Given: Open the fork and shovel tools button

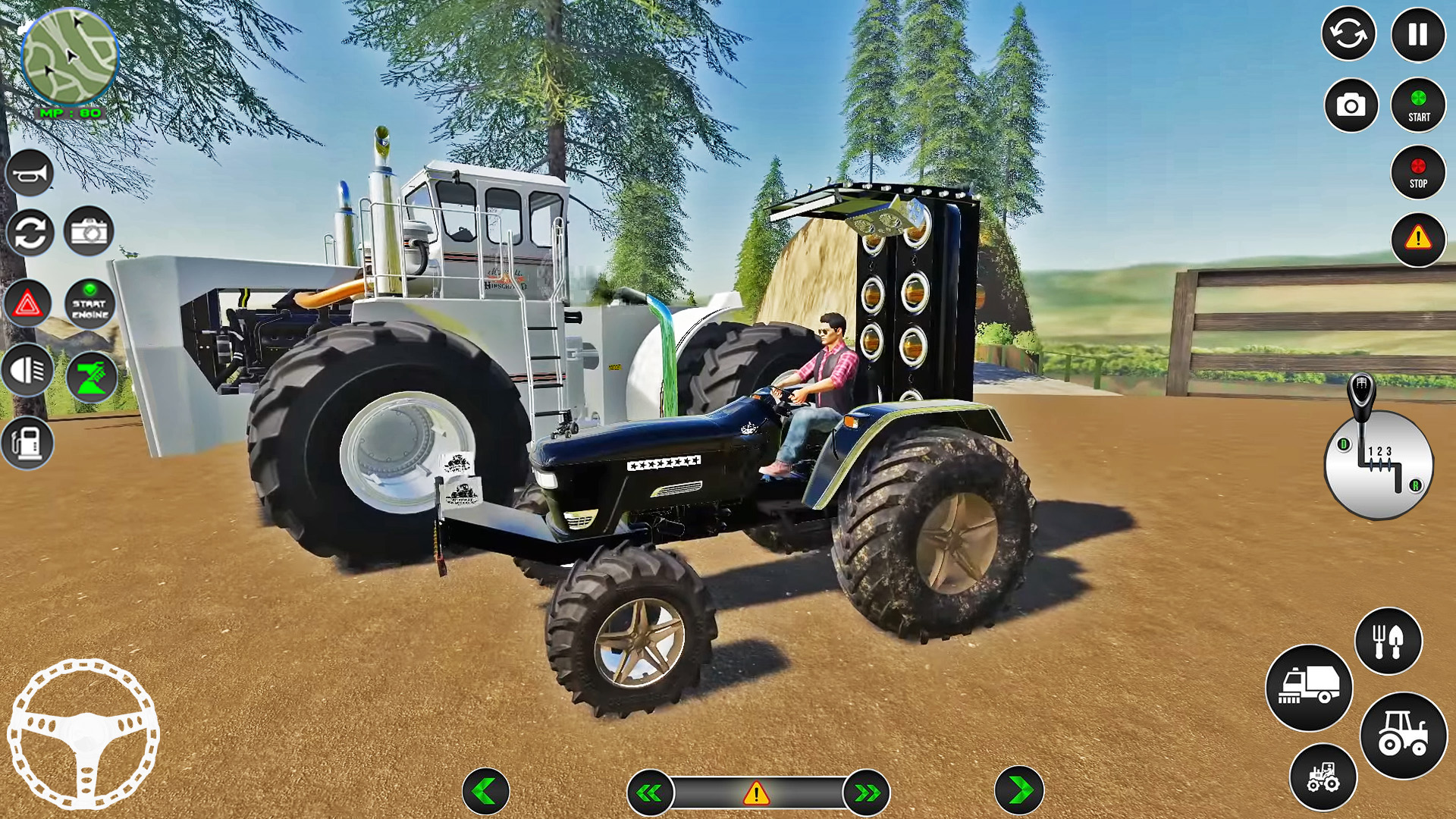Looking at the screenshot, I should click(1388, 642).
